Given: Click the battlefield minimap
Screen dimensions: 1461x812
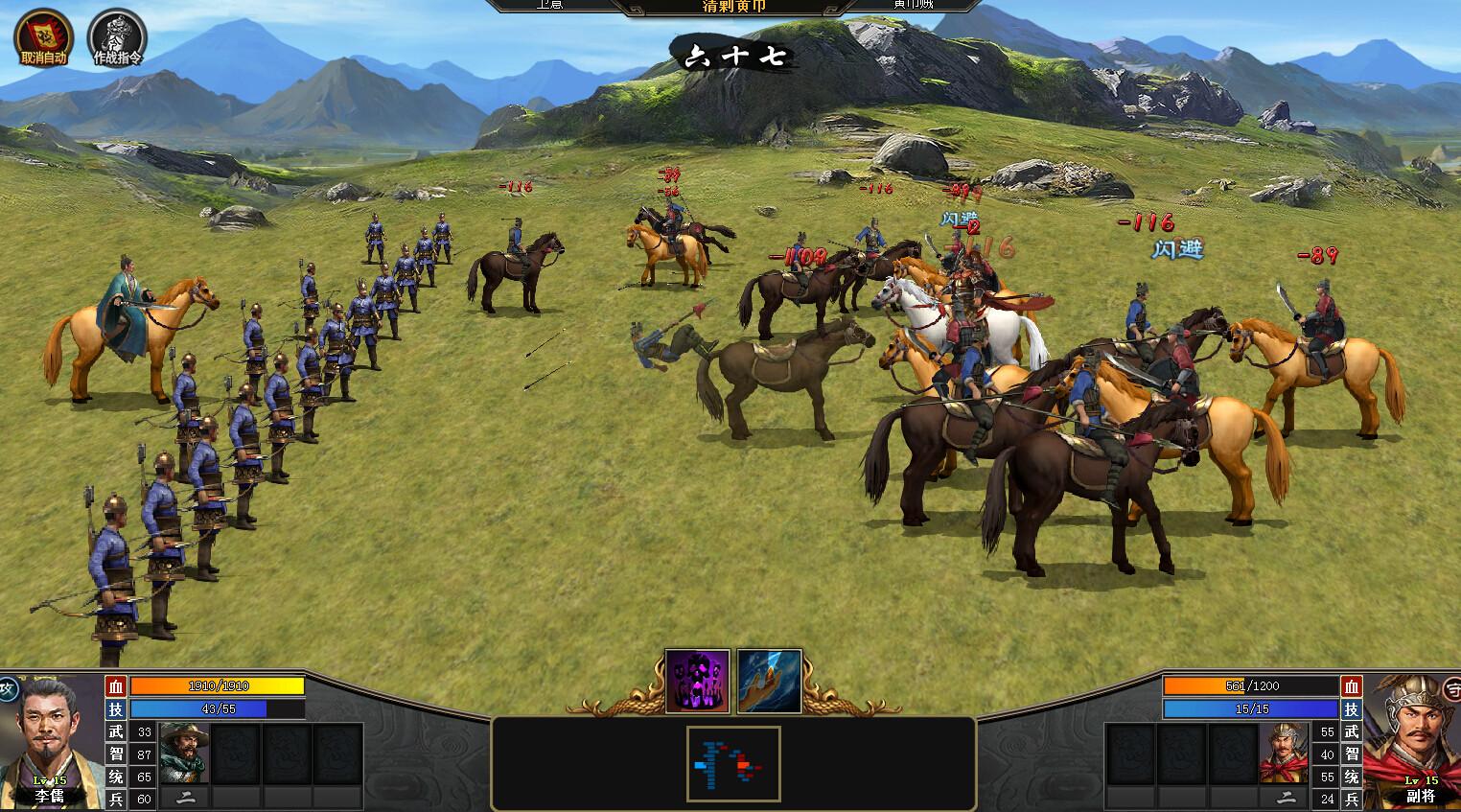Looking at the screenshot, I should [733, 763].
